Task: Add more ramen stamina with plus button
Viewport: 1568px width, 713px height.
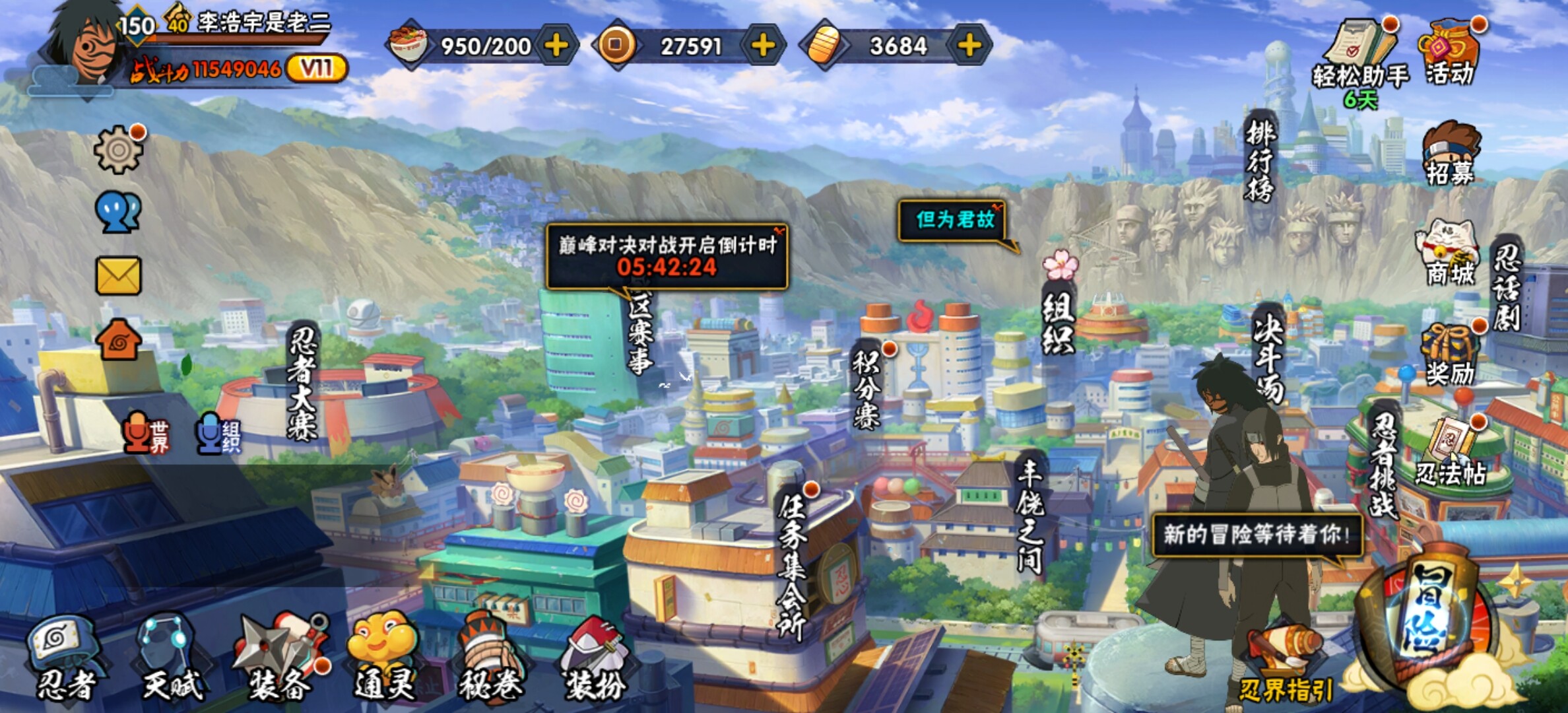Action: (556, 46)
